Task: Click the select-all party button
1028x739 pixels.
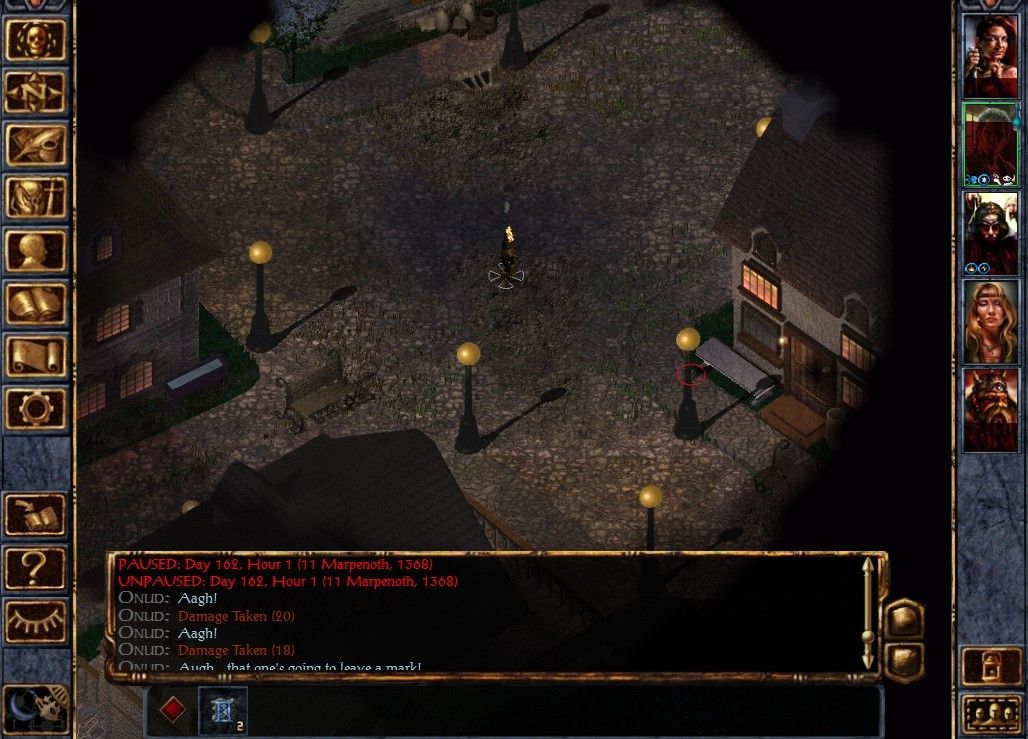Action: tap(990, 714)
